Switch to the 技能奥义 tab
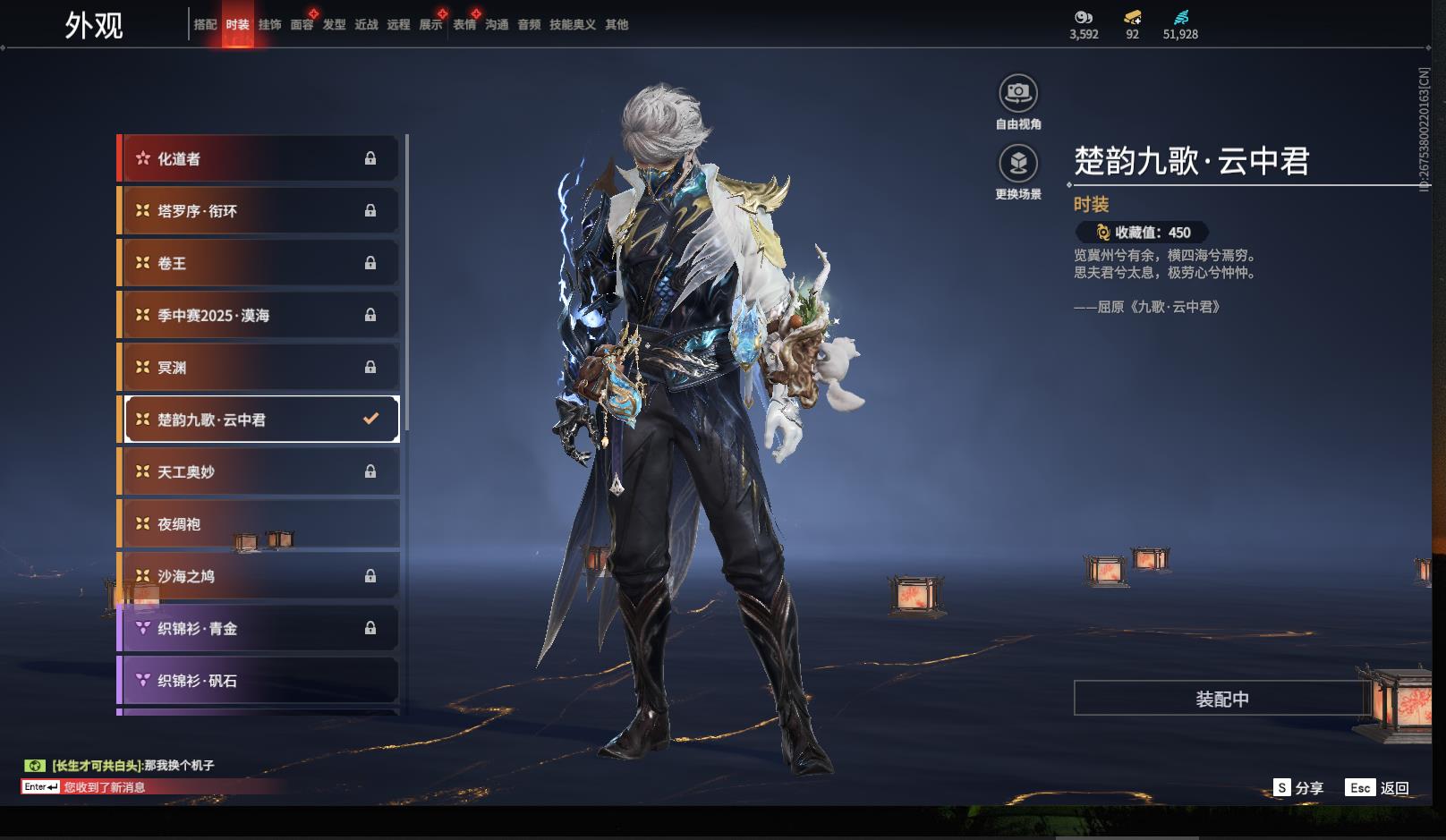The height and width of the screenshot is (840, 1446). coord(572,25)
